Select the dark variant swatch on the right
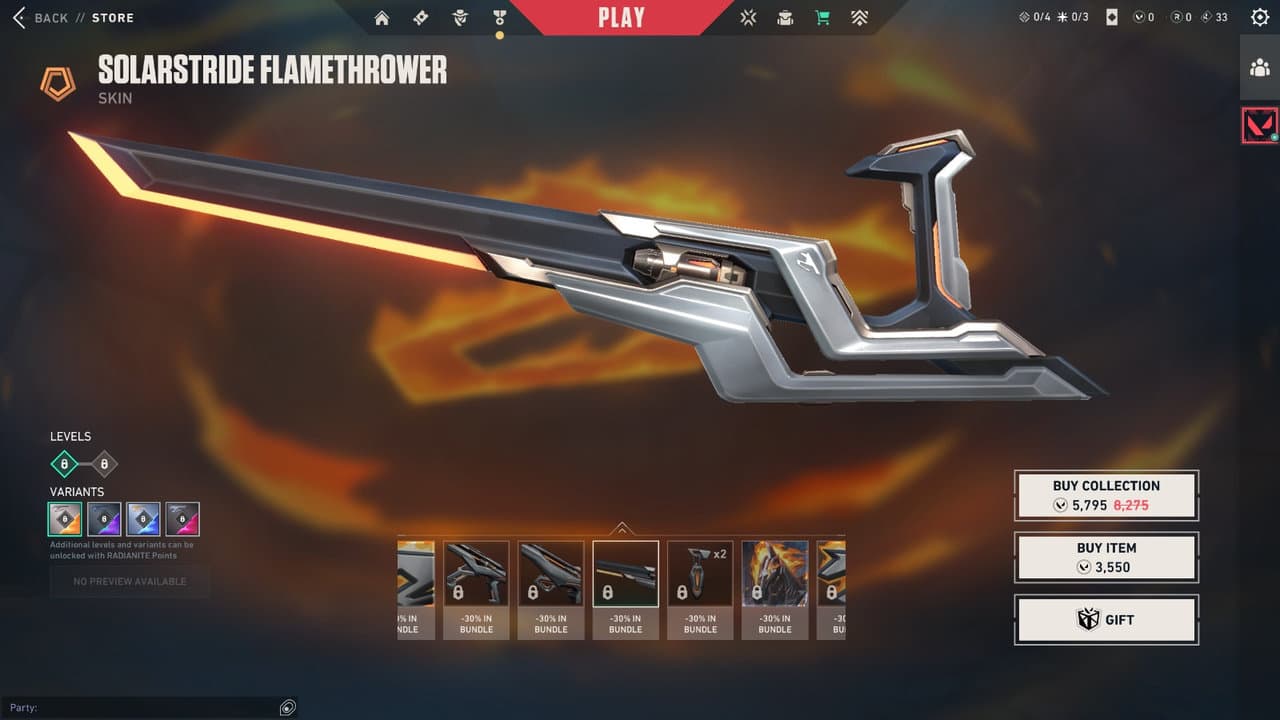The image size is (1280, 720). pos(183,519)
